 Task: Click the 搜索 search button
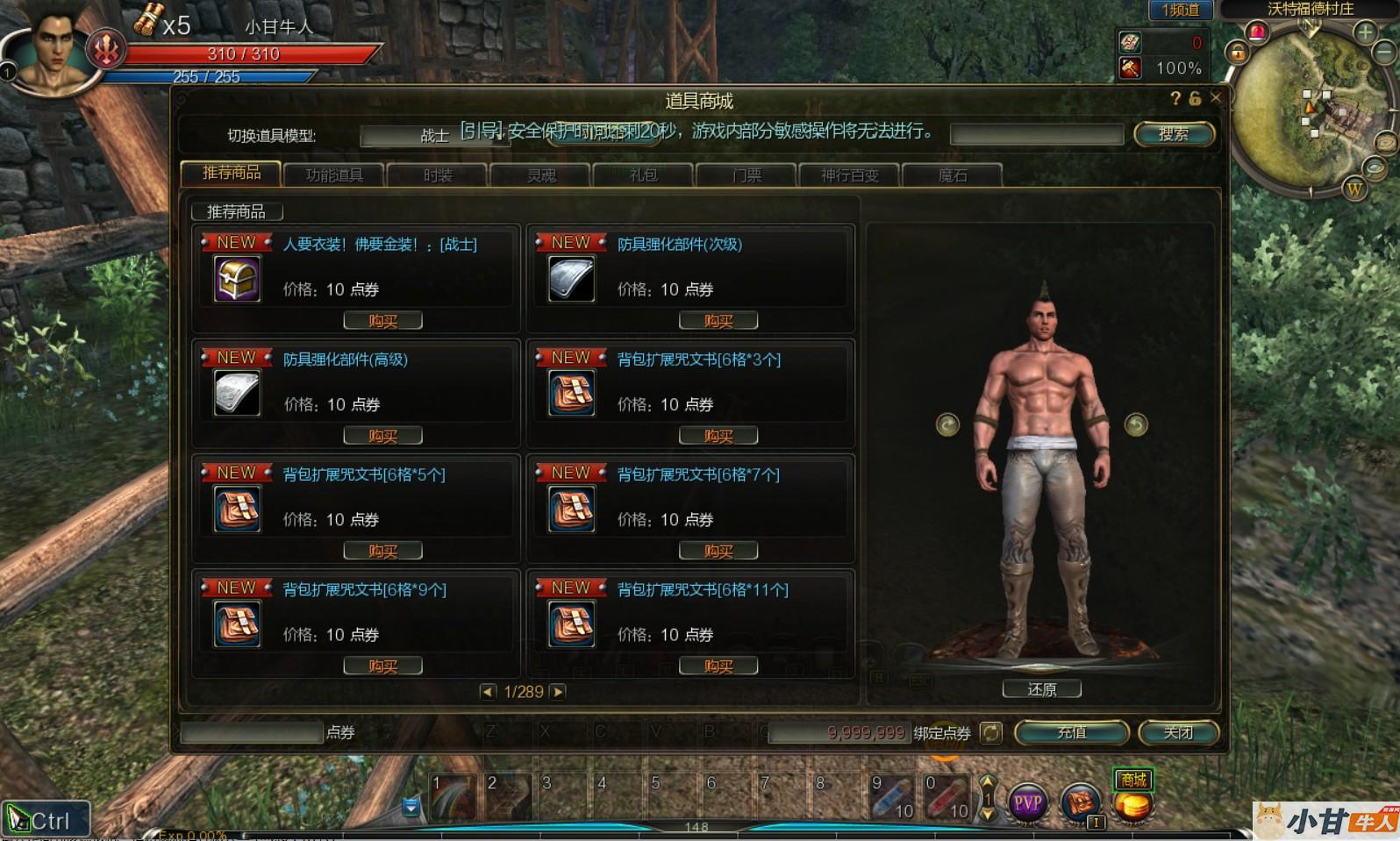[1174, 134]
